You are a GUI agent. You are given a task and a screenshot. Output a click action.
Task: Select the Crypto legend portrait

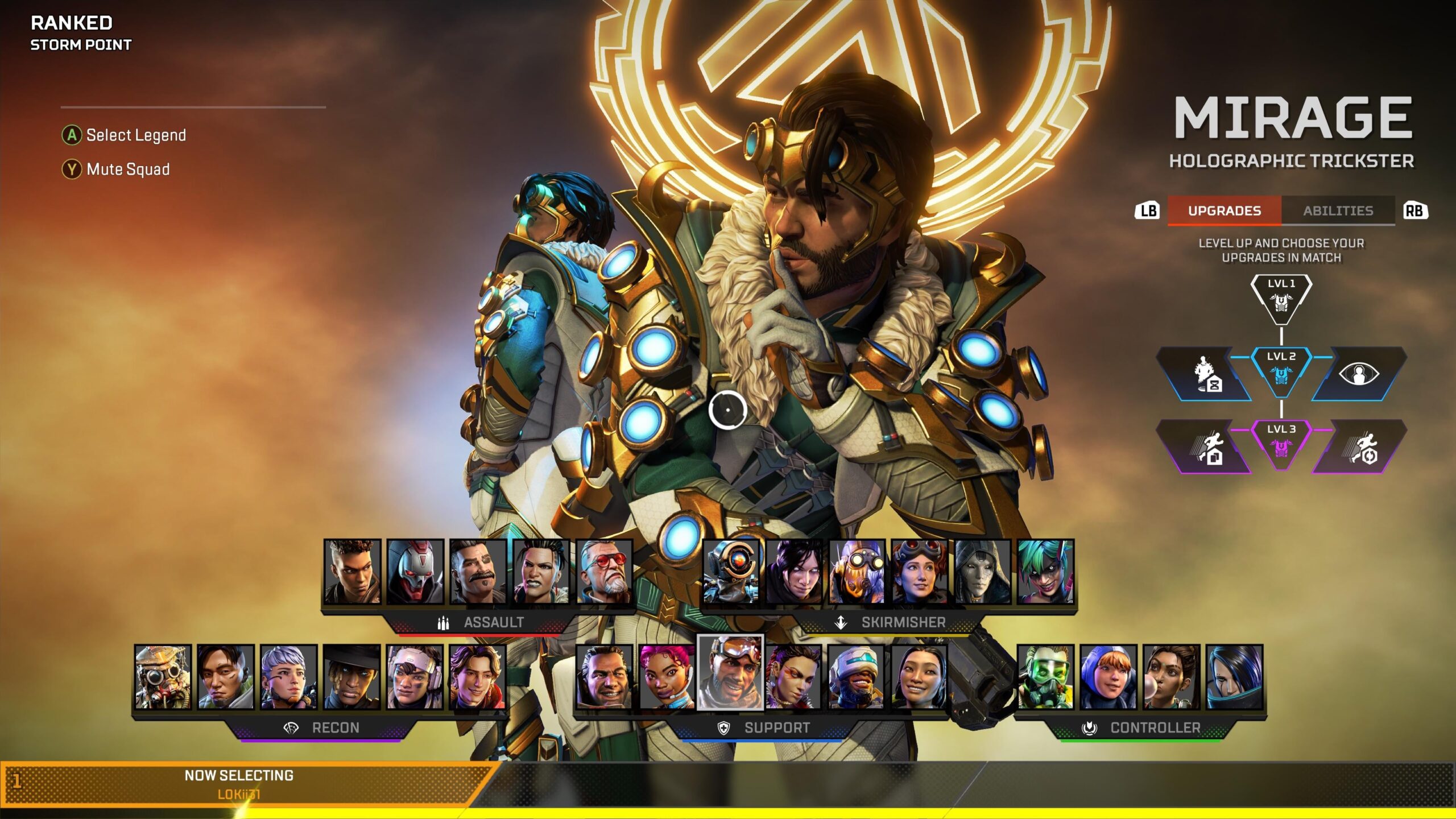(226, 677)
